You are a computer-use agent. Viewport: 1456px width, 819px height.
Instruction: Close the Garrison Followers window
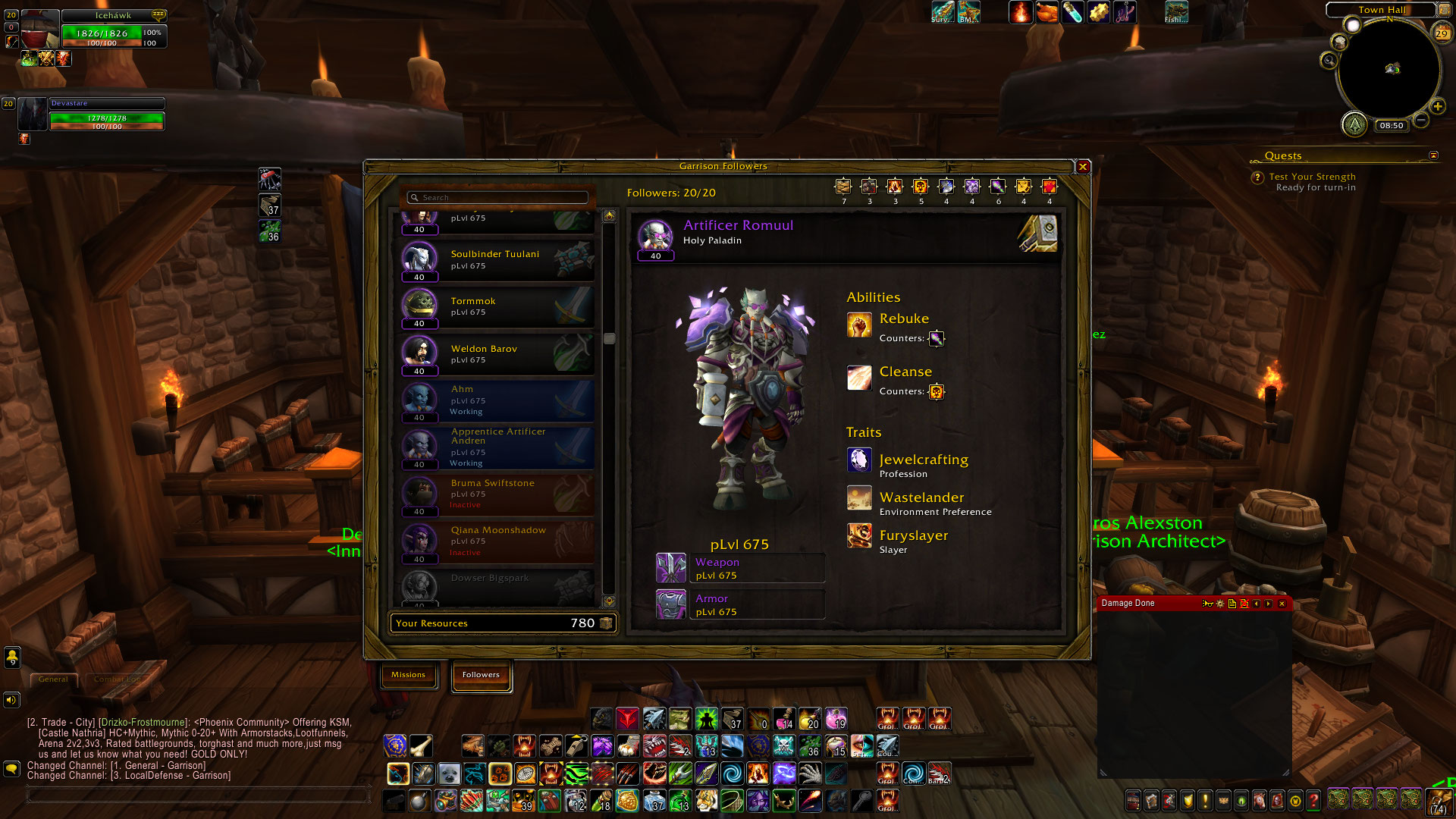coord(1083,167)
